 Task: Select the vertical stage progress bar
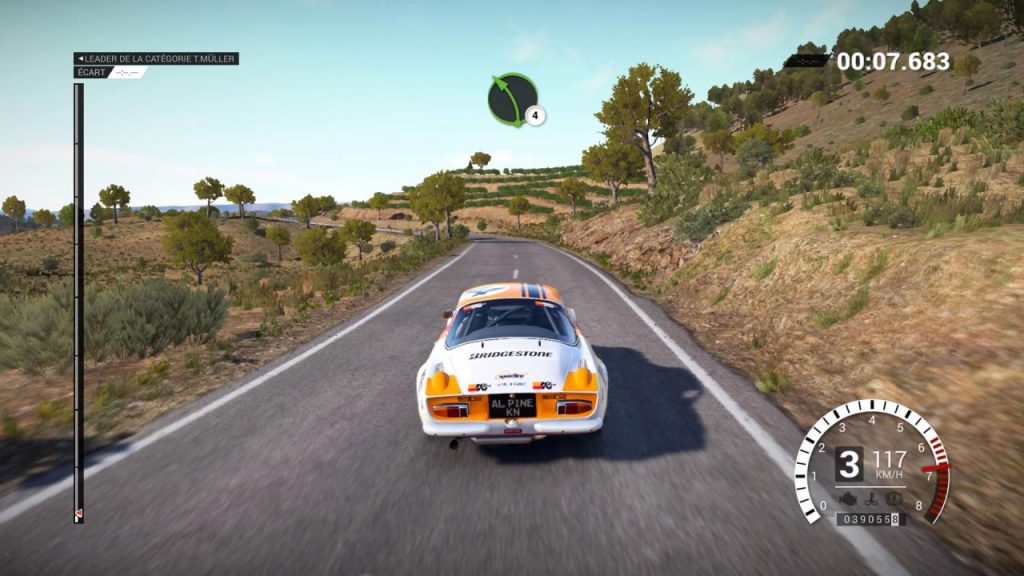pyautogui.click(x=78, y=300)
